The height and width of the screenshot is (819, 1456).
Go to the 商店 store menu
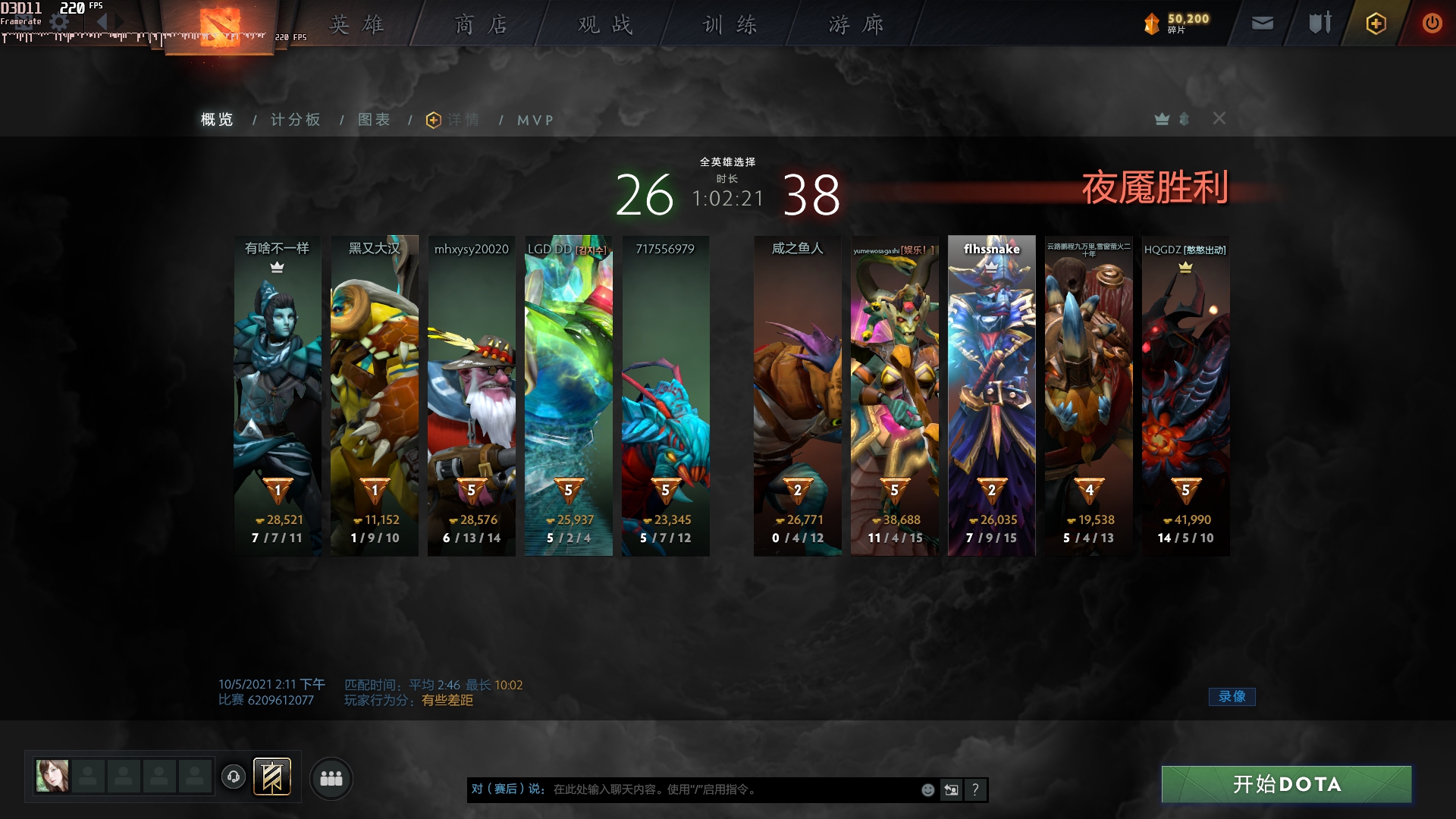(481, 25)
